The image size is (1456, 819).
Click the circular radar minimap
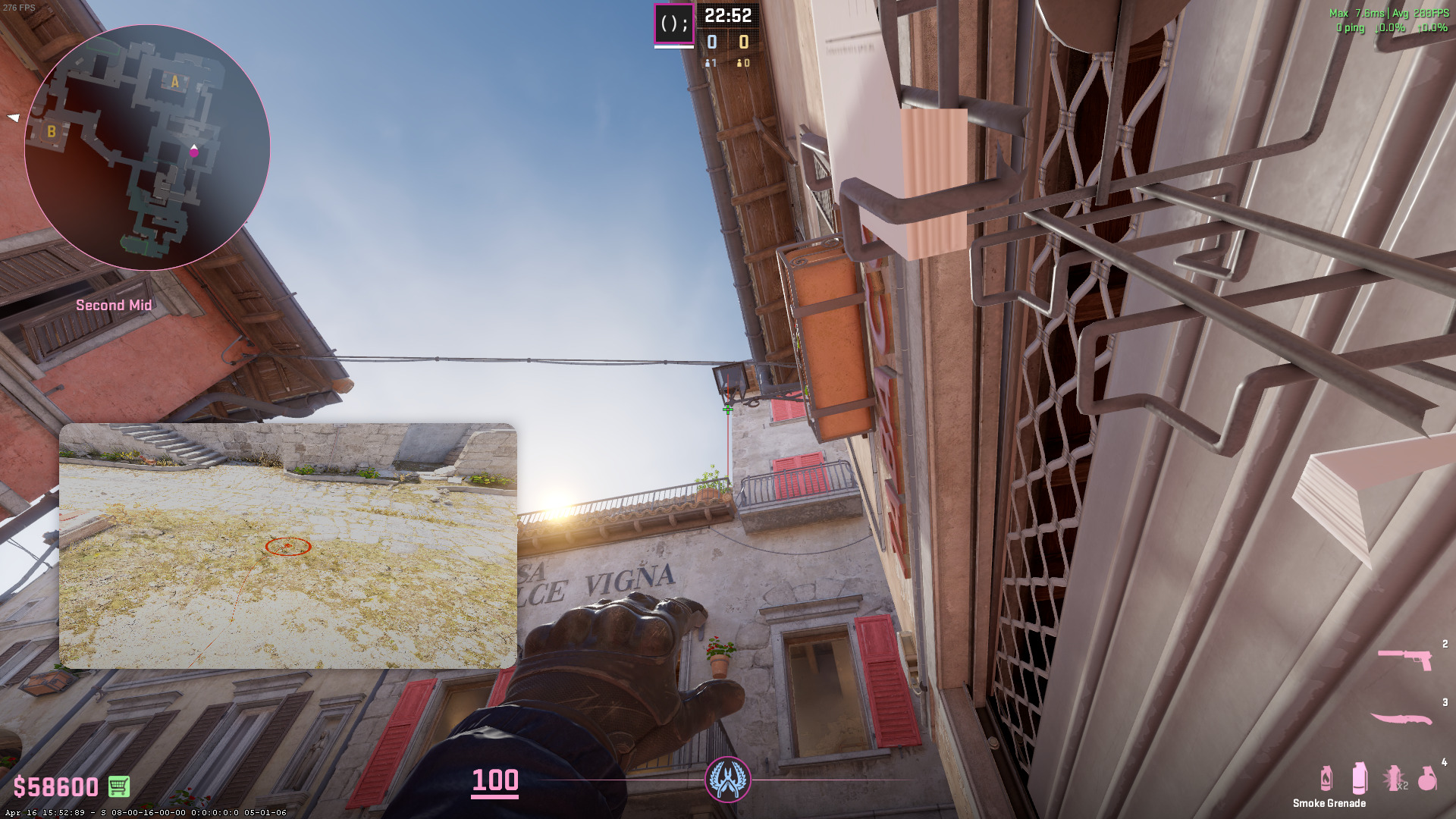147,148
